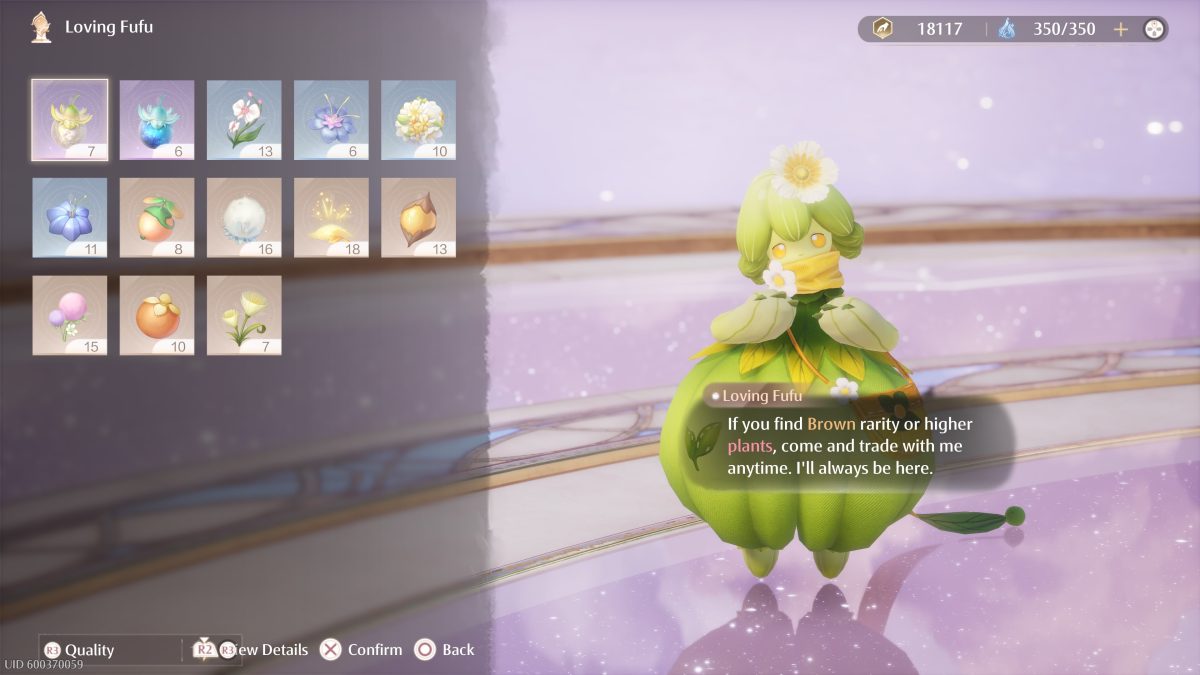The height and width of the screenshot is (675, 1200).
Task: Pick the round orange fruit with yellow petals
Action: click(x=156, y=315)
